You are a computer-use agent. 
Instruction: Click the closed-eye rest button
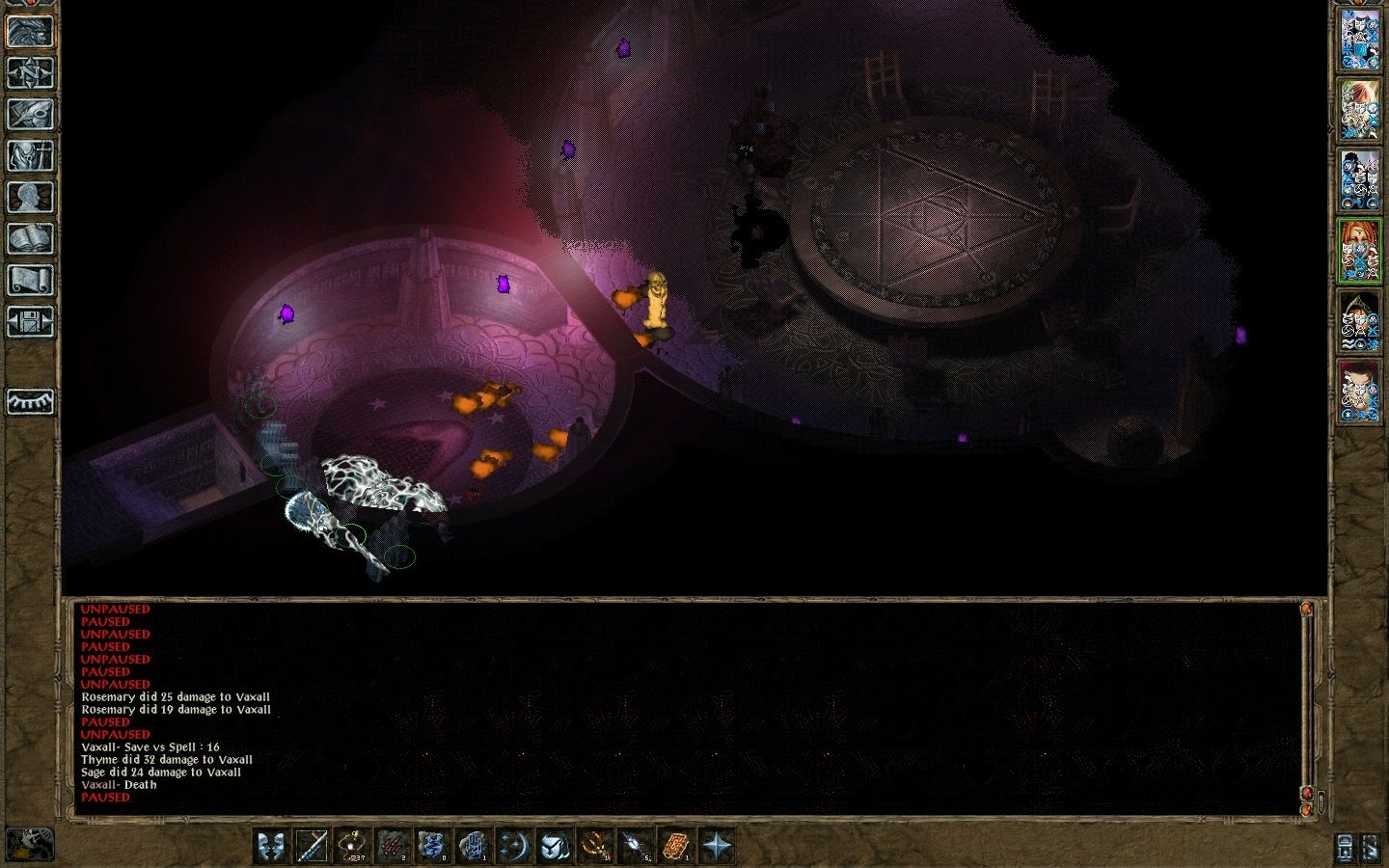point(30,400)
